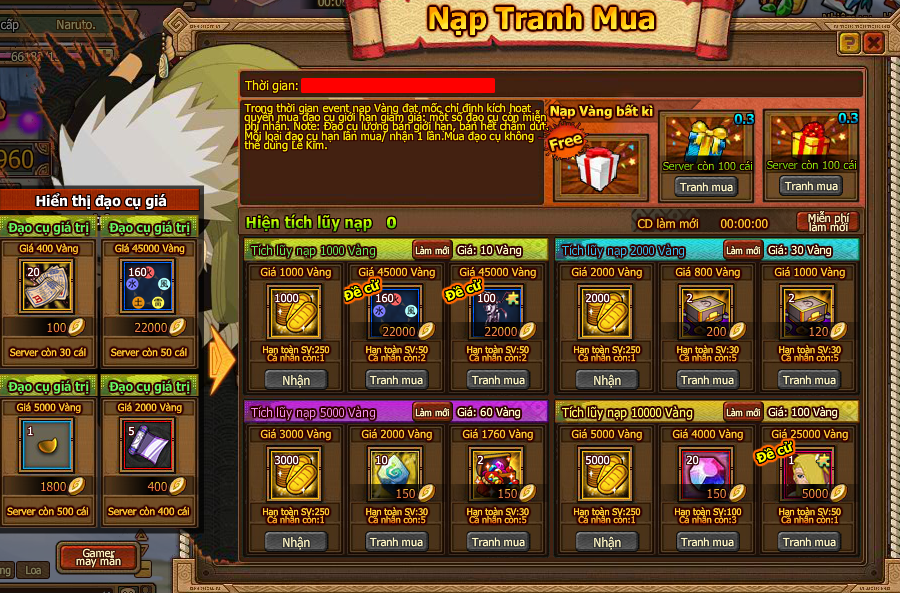Click the Miễn phí làm mới button
Viewport: 900px width, 593px height.
(x=827, y=222)
